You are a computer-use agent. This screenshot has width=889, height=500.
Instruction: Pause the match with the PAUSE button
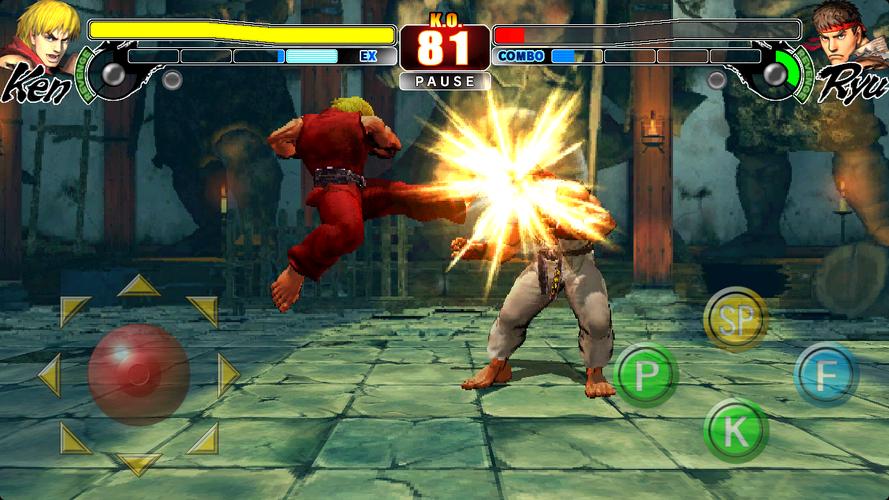444,81
